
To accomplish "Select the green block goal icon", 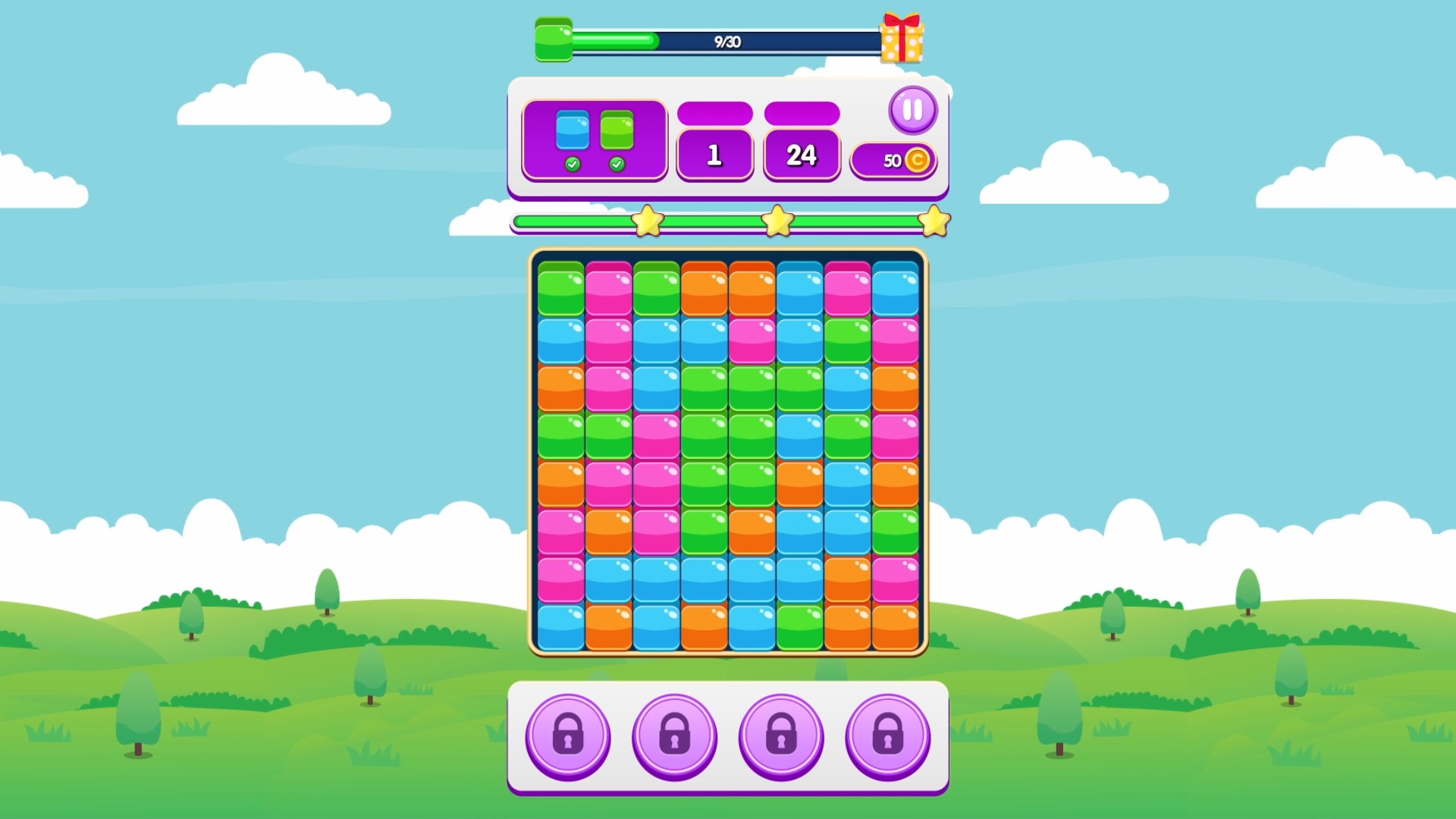I will pos(618,130).
